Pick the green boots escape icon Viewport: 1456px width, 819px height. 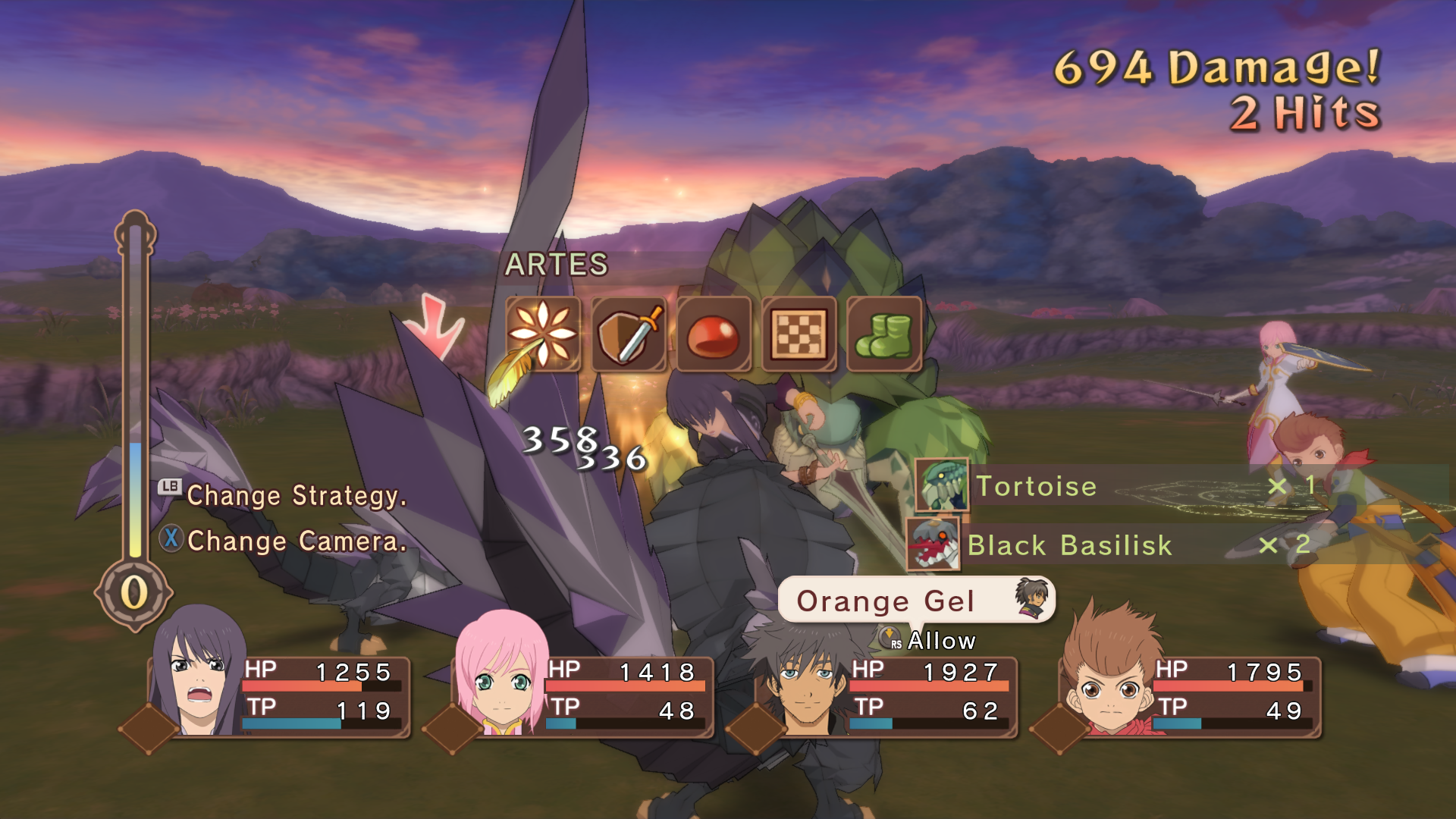[883, 334]
